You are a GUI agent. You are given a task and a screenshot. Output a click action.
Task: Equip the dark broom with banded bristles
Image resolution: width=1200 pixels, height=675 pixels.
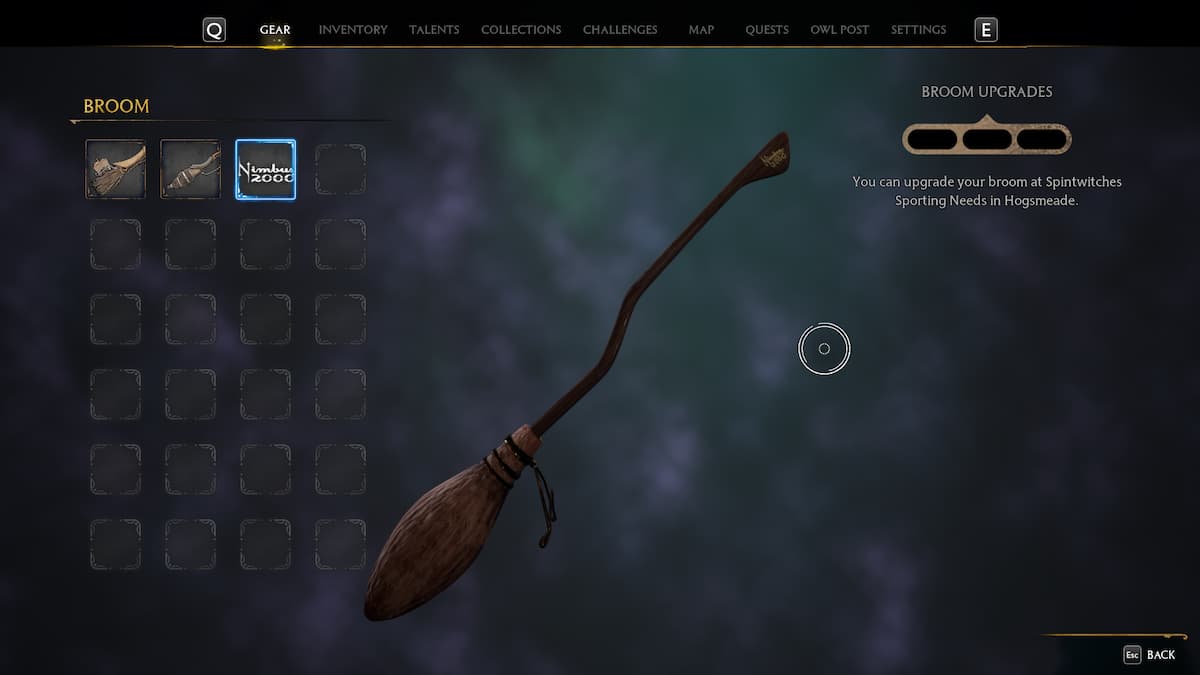click(190, 169)
